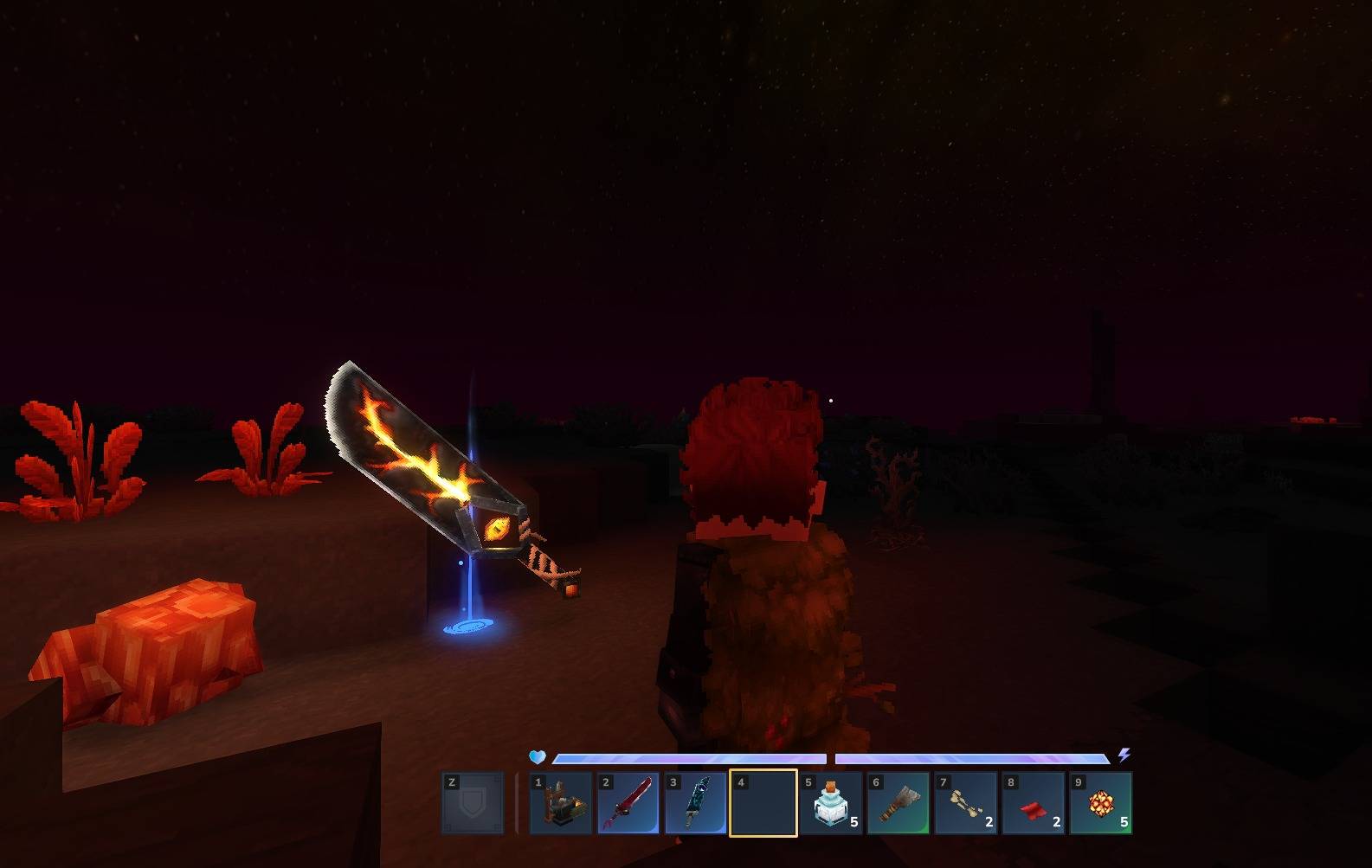
Task: Select the bone fragments in slot 7
Action: pos(966,803)
